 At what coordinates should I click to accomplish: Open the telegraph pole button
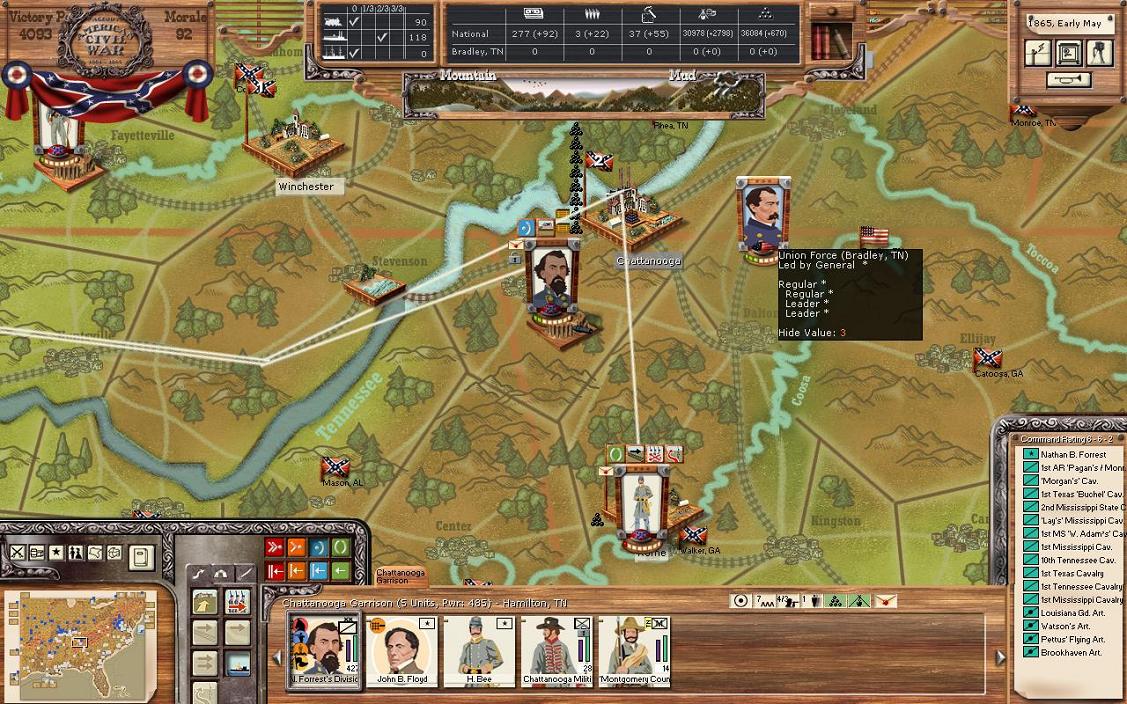(1038, 53)
